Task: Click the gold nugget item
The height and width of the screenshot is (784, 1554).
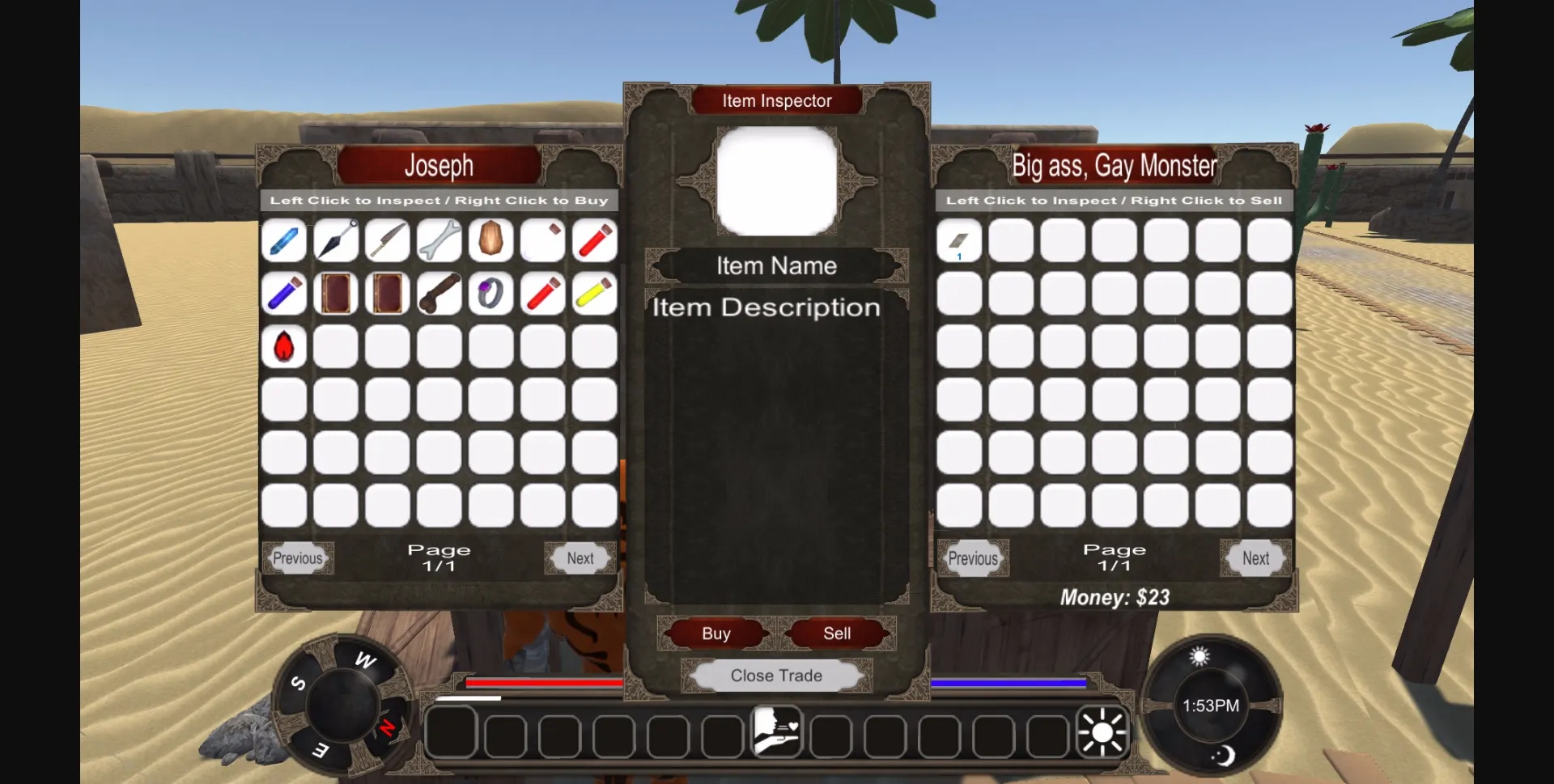Action: (x=491, y=240)
